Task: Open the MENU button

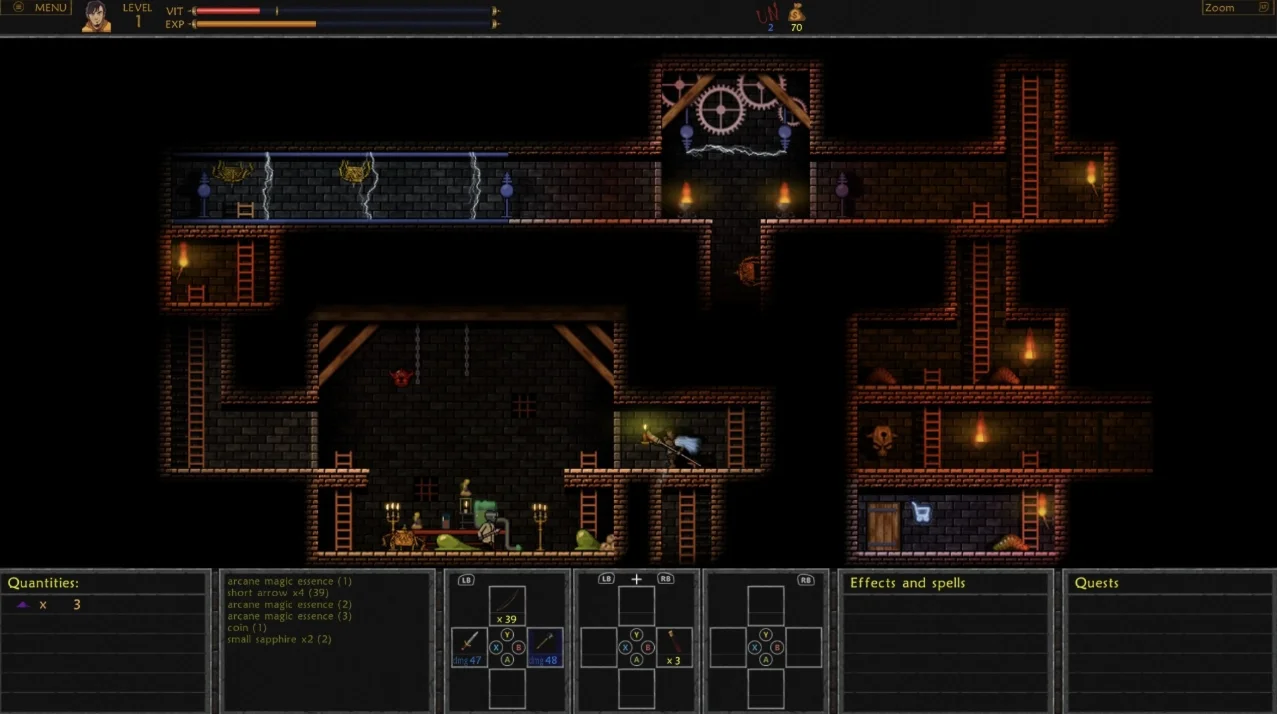Action: tap(40, 8)
